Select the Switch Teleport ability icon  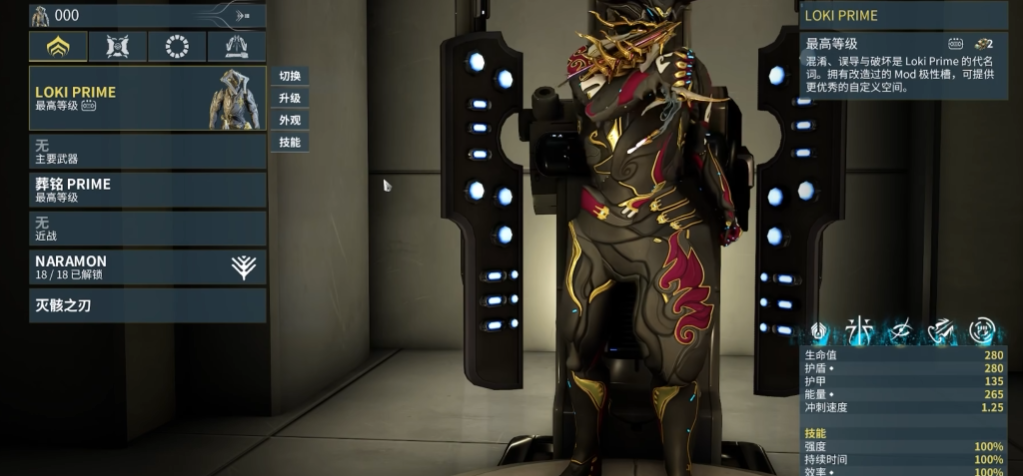coord(940,332)
